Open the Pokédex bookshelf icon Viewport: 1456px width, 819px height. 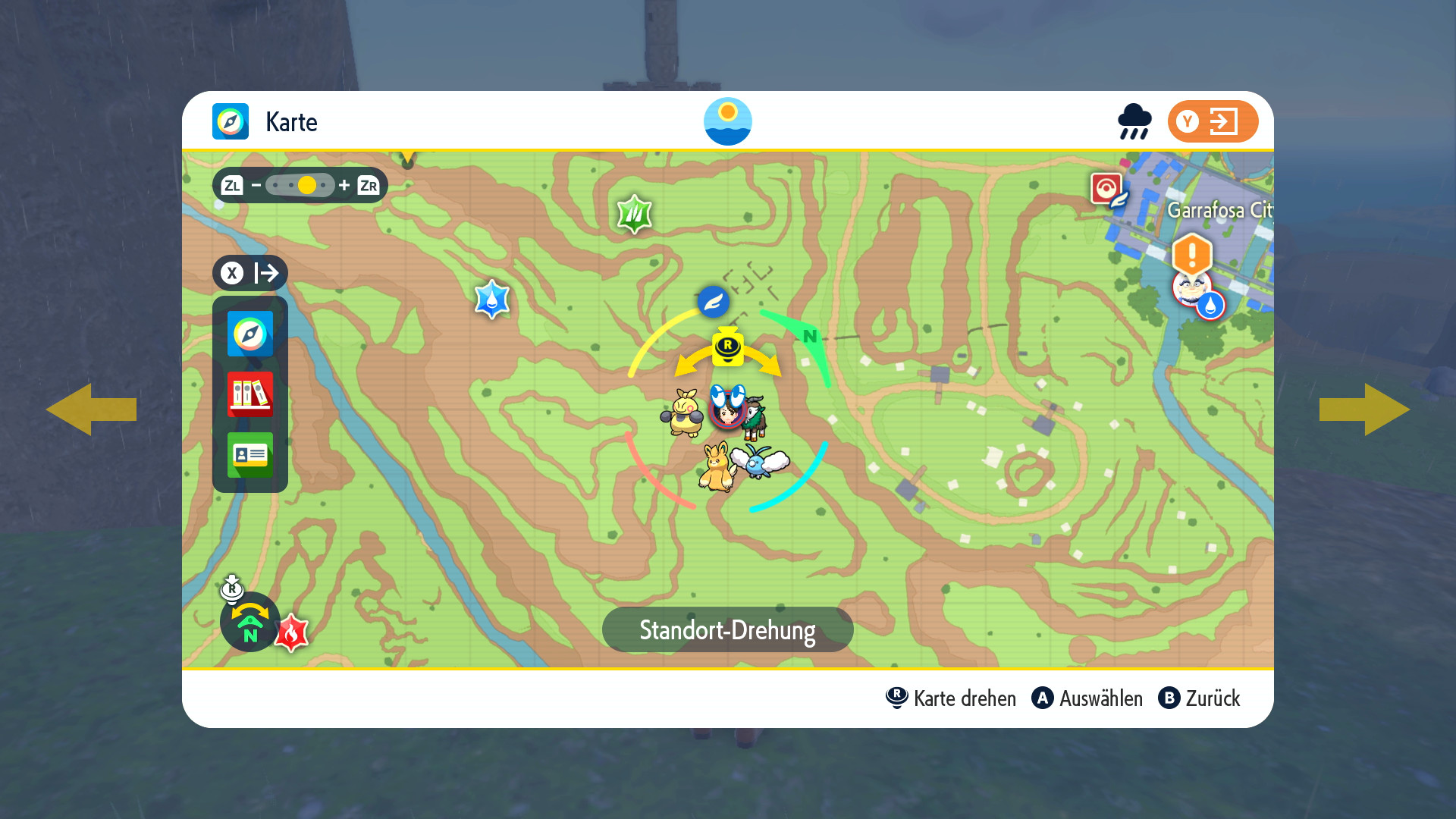(250, 394)
